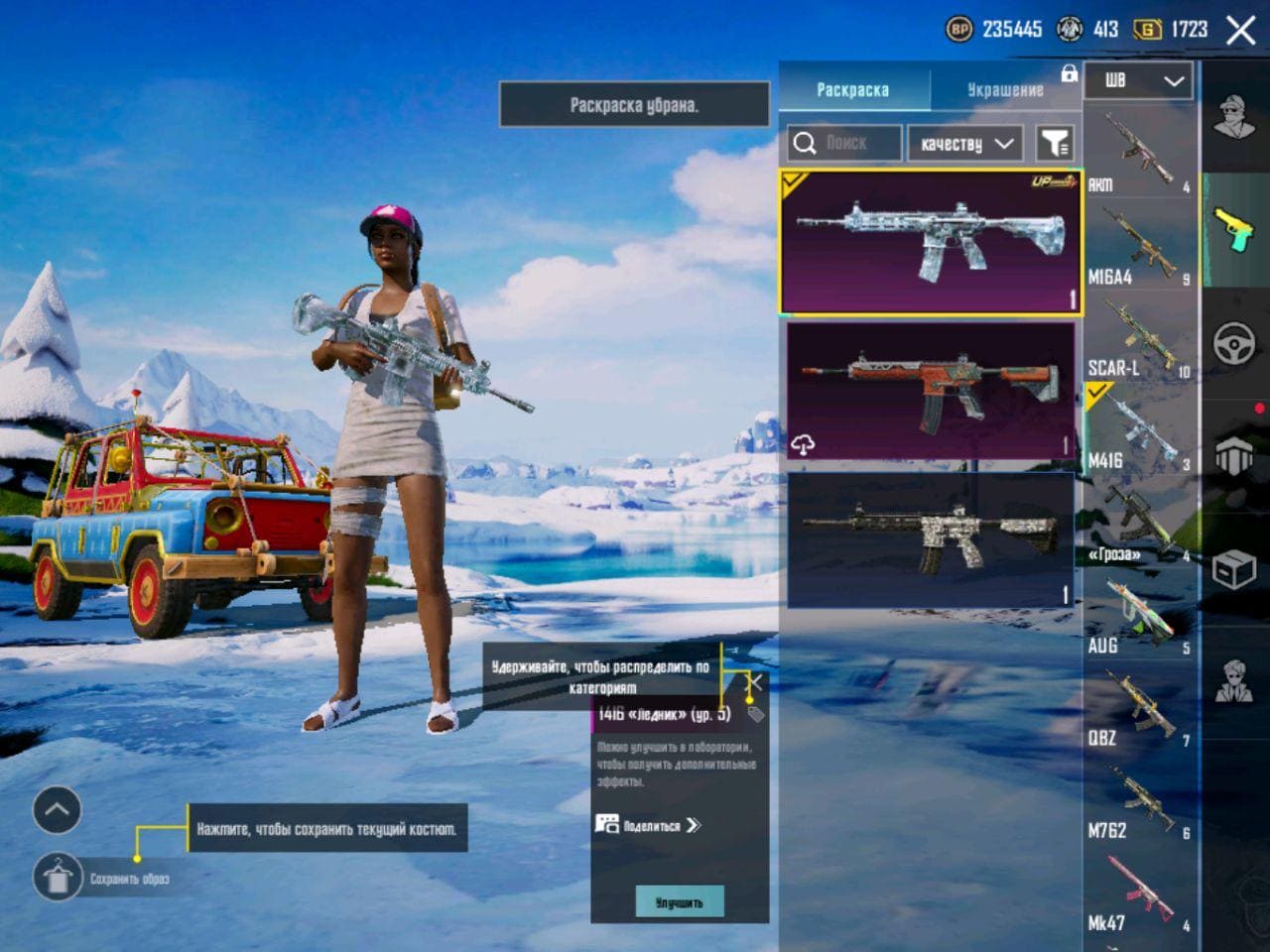The height and width of the screenshot is (952, 1270).
Task: Choose SCAR-L in the weapon list
Action: pyautogui.click(x=1137, y=339)
